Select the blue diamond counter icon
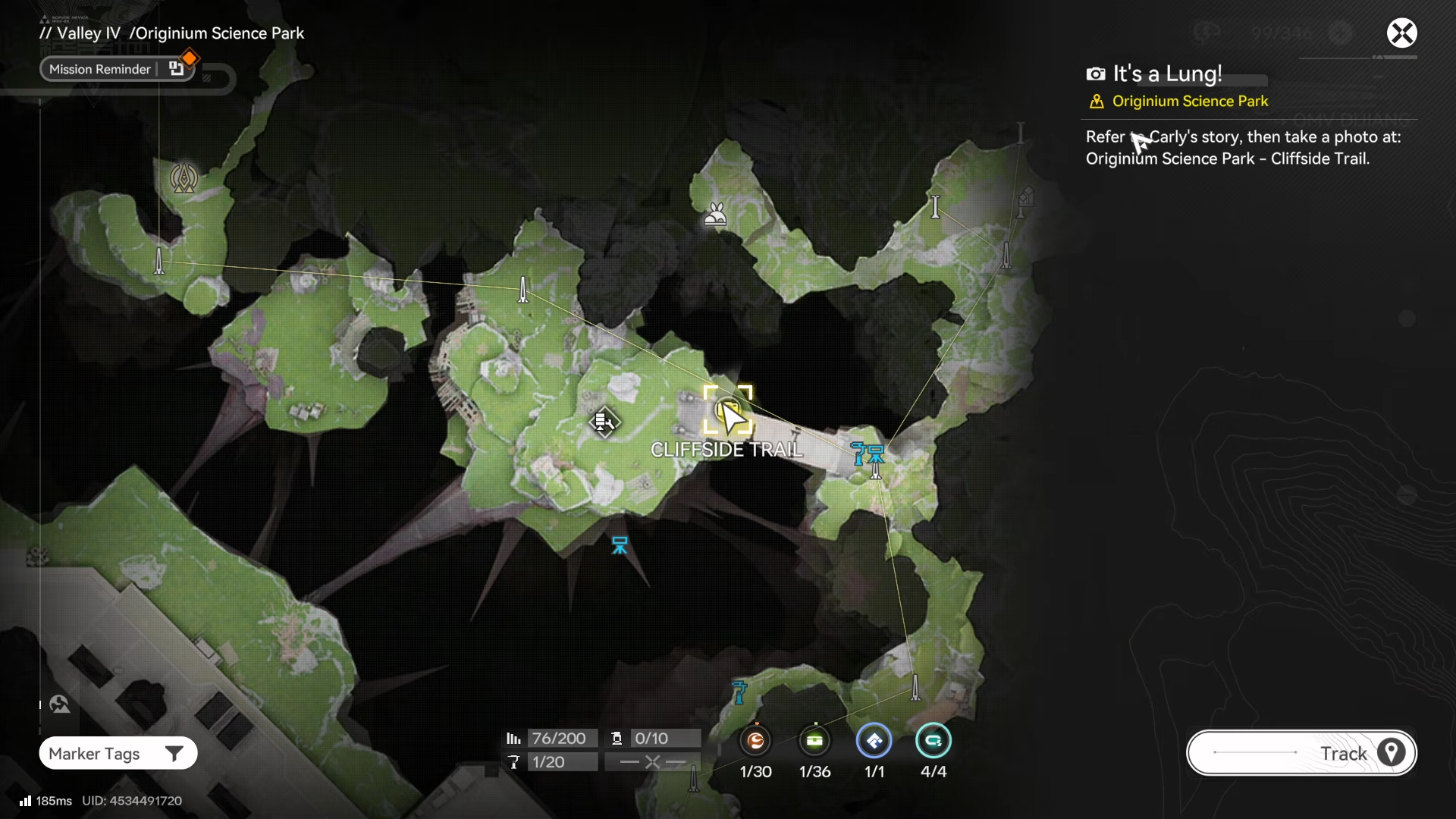The image size is (1456, 819). (874, 741)
